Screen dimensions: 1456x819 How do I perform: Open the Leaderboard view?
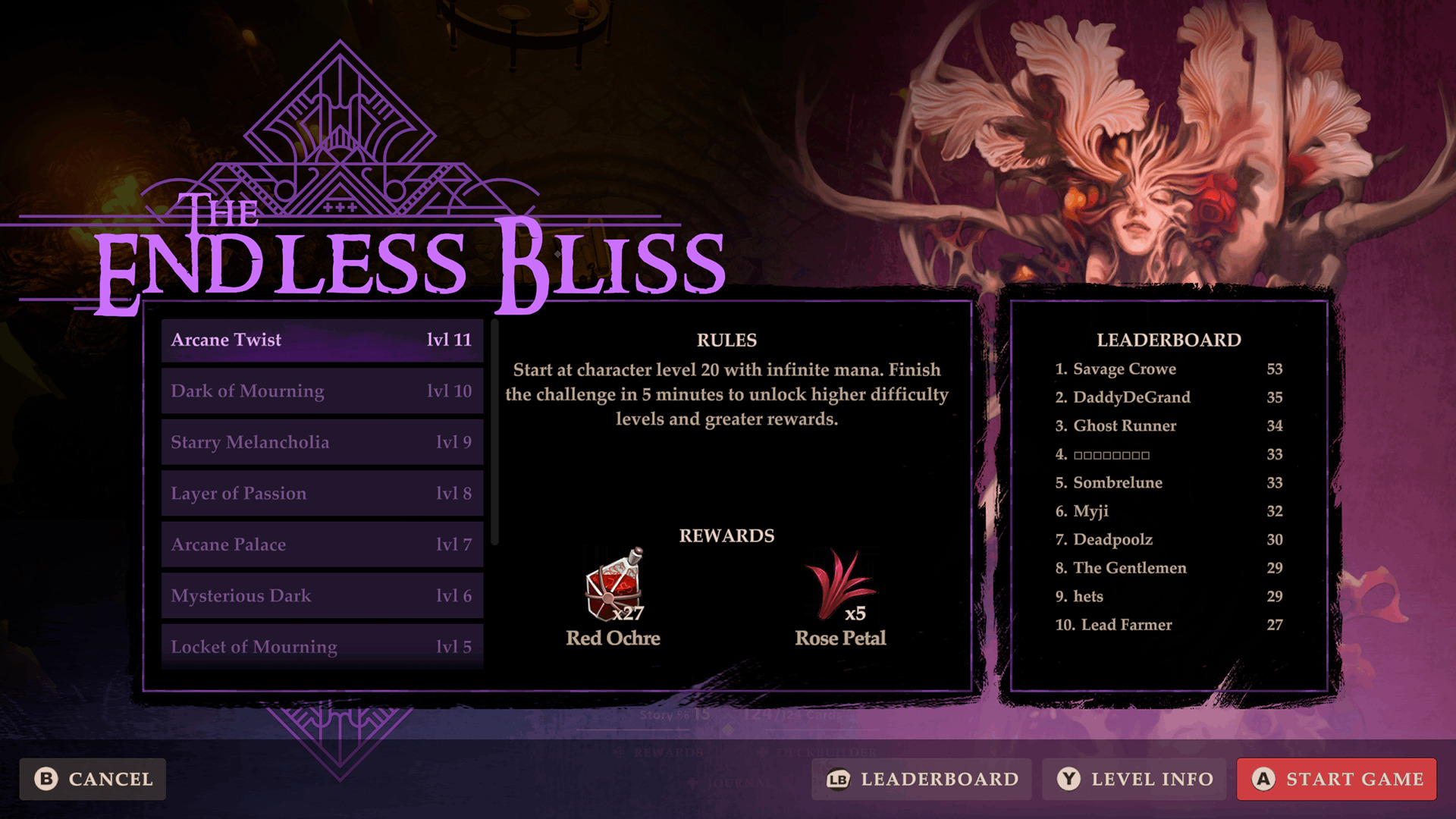921,779
